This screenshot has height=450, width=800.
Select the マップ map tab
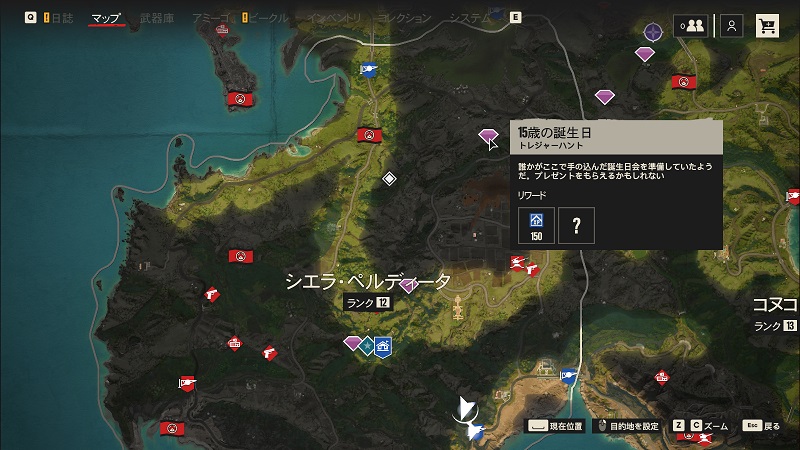(106, 18)
